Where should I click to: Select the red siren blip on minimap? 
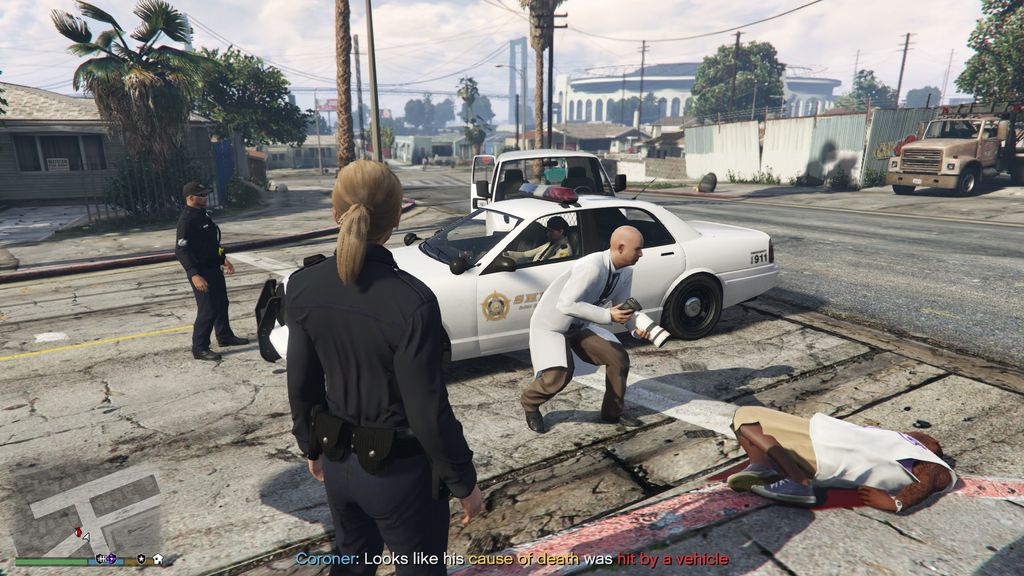coord(78,532)
